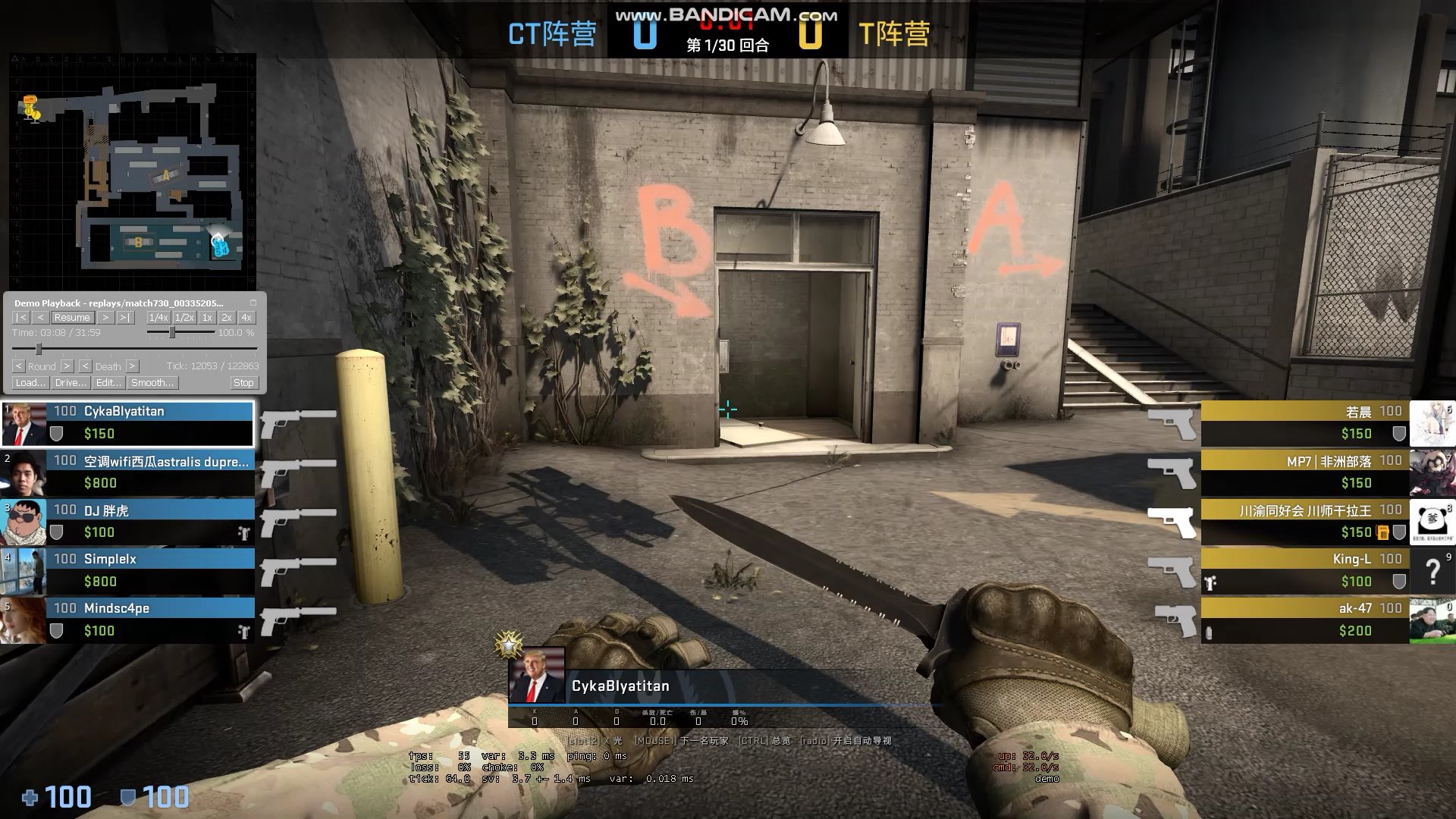Select T player King-L

[1304, 570]
